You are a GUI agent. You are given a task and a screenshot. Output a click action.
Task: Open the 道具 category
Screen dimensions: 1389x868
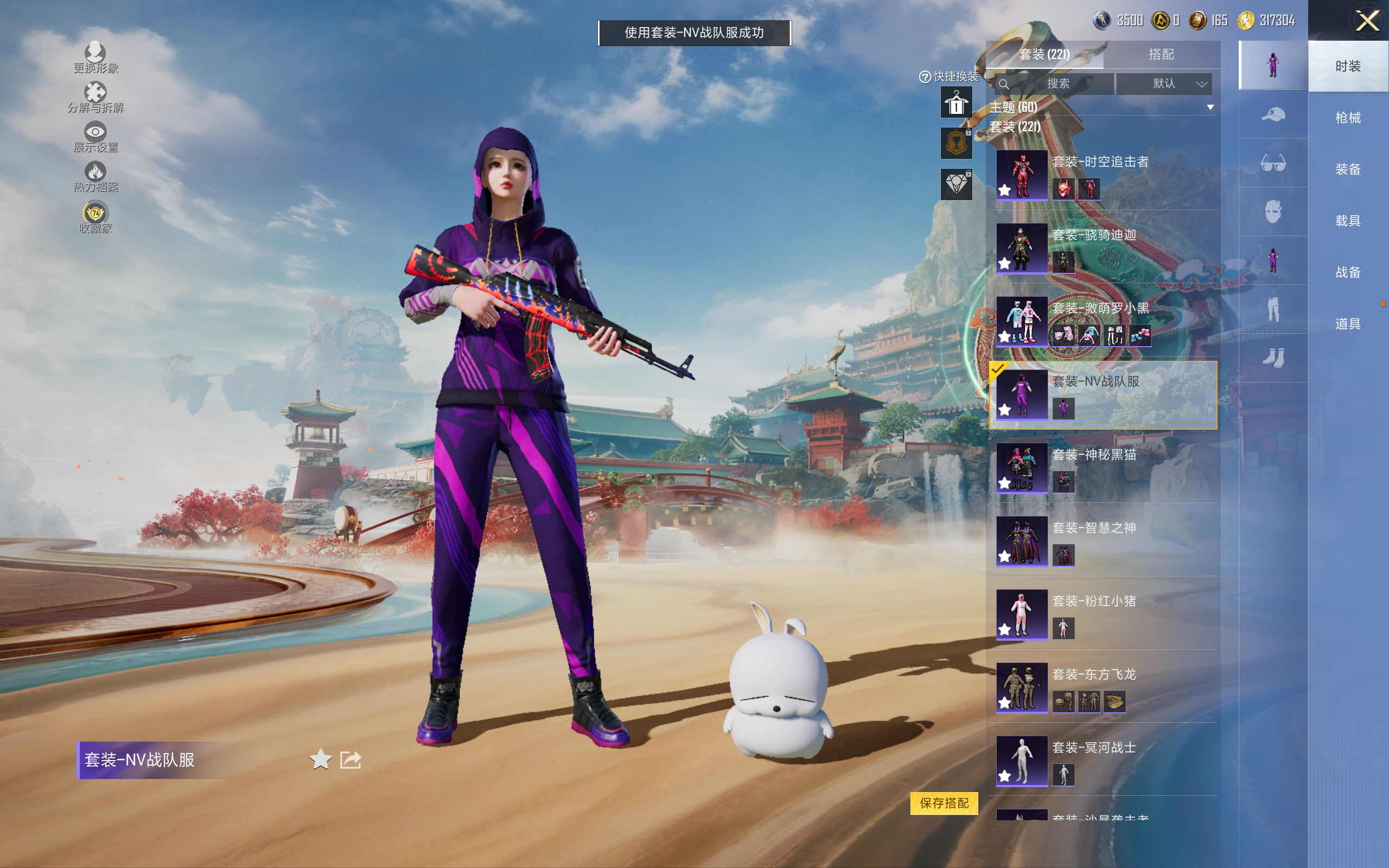(1347, 324)
